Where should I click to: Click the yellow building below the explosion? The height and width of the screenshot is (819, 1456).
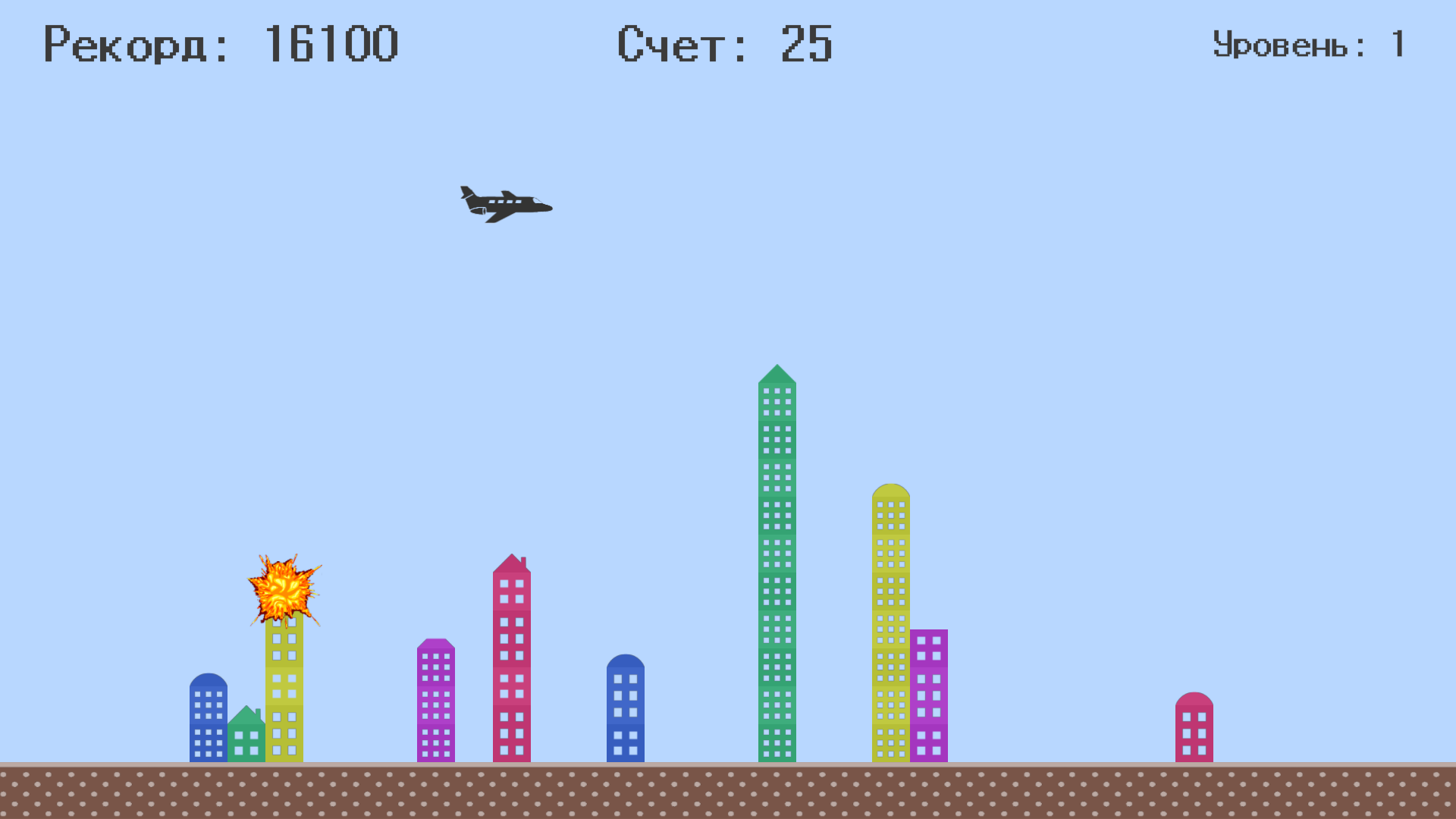click(284, 698)
